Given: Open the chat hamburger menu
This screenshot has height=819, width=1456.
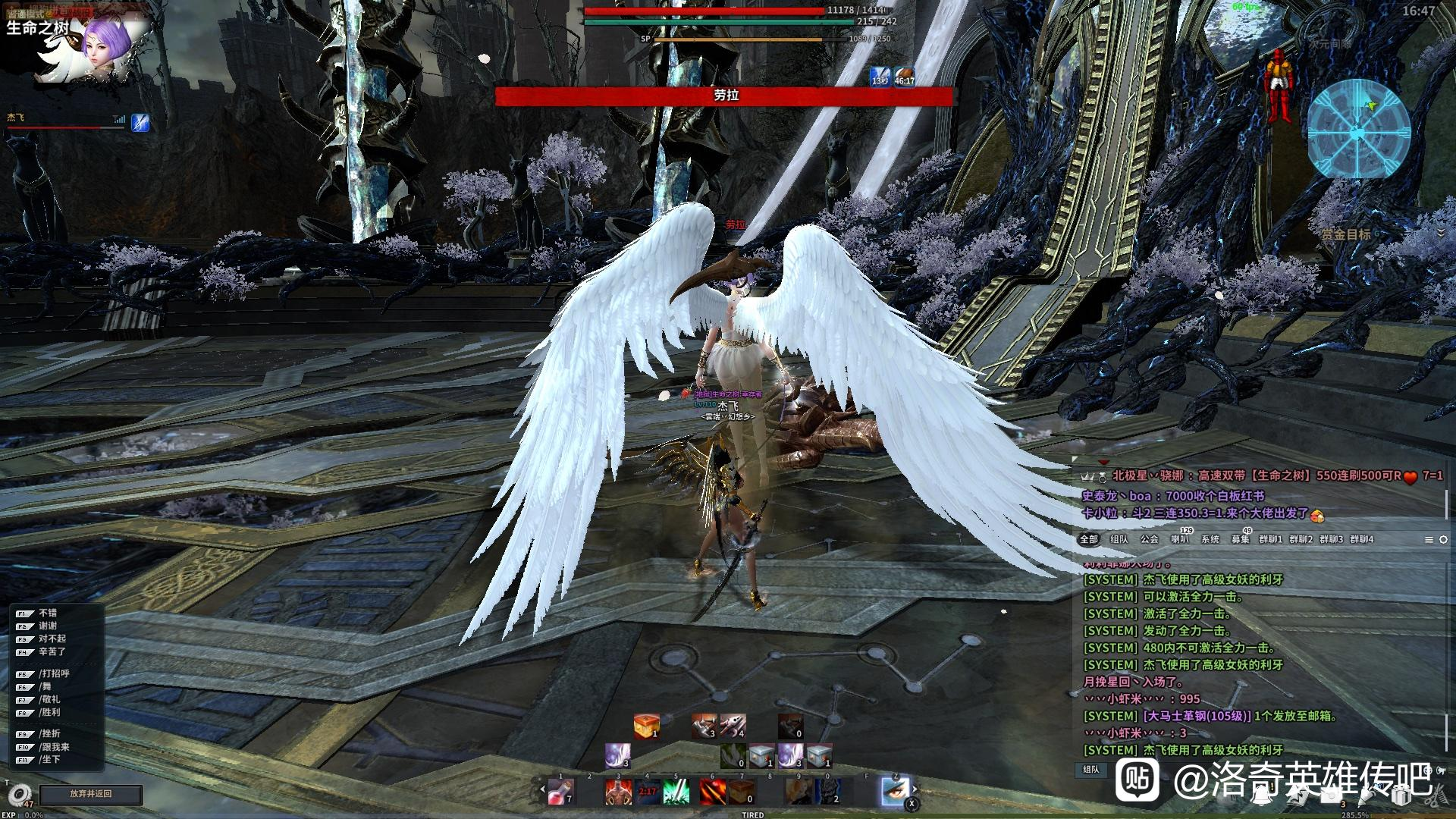Looking at the screenshot, I should pos(1429,539).
